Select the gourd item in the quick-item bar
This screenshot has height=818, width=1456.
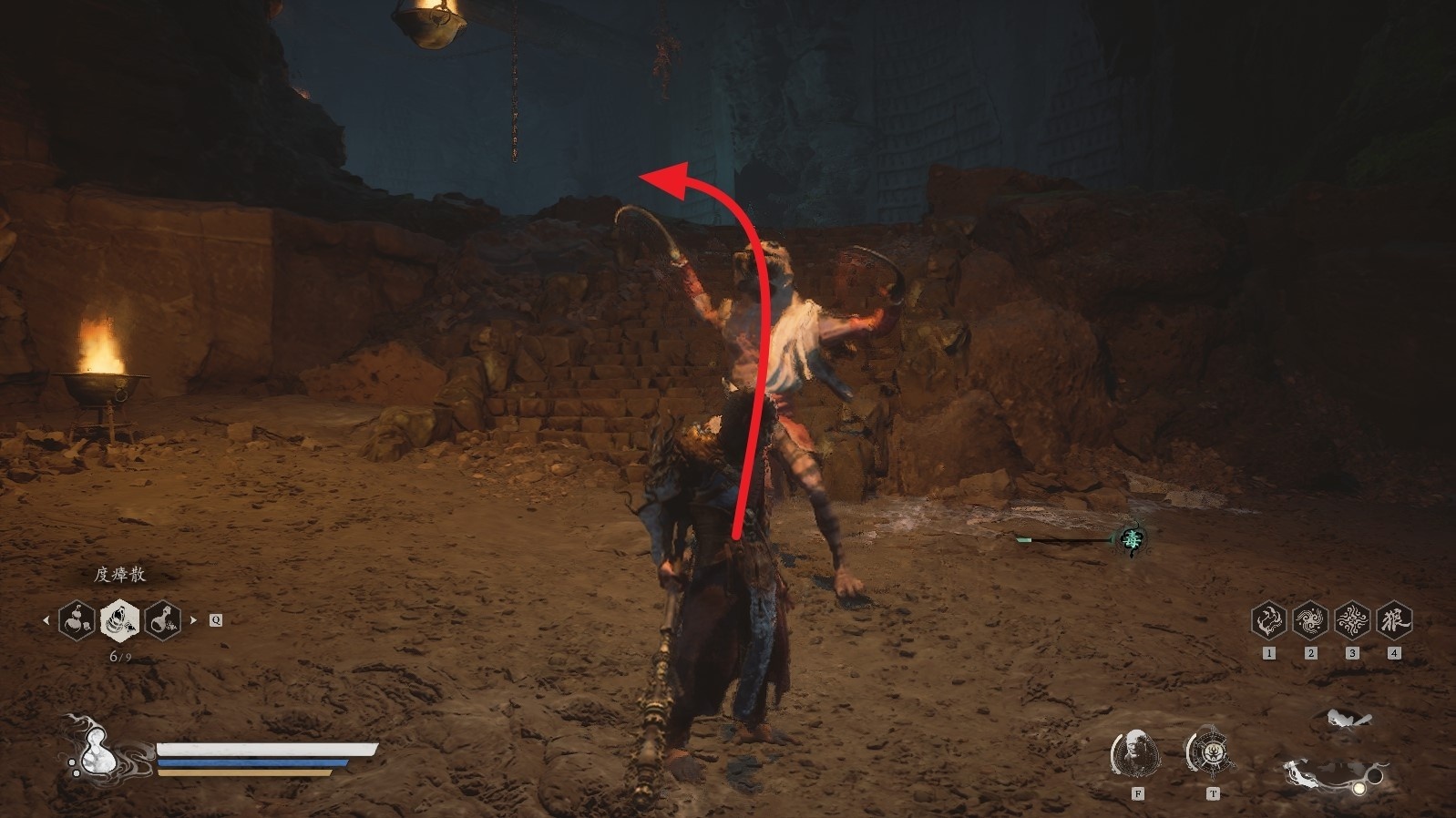(77, 620)
